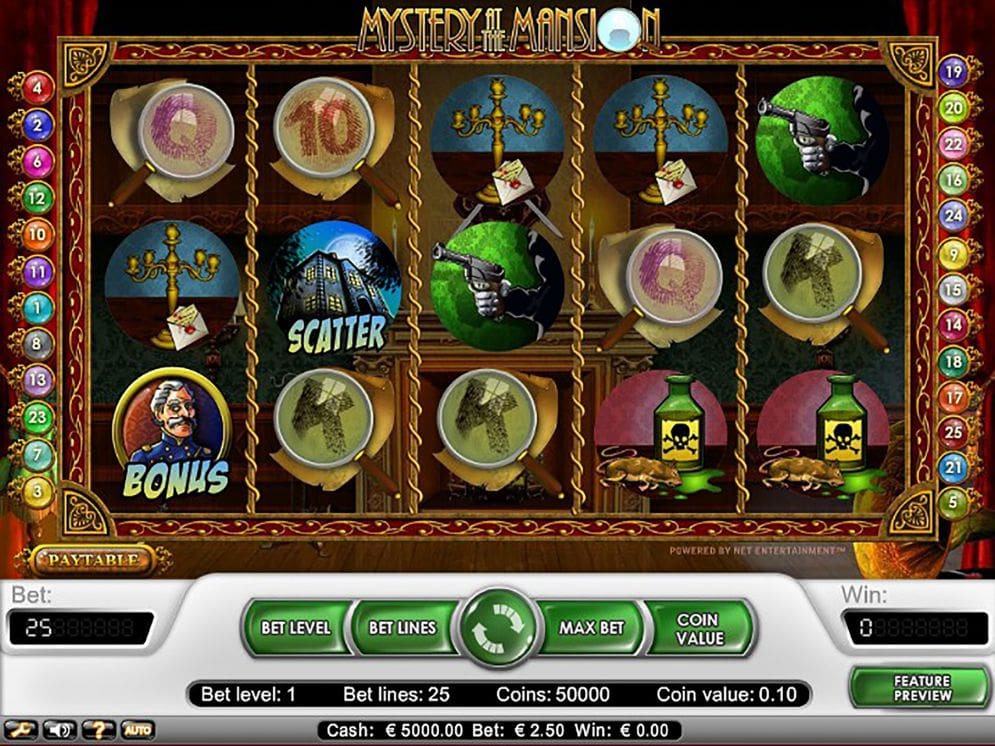Image resolution: width=995 pixels, height=746 pixels.
Task: Change the number of Bet Lines
Action: 402,628
